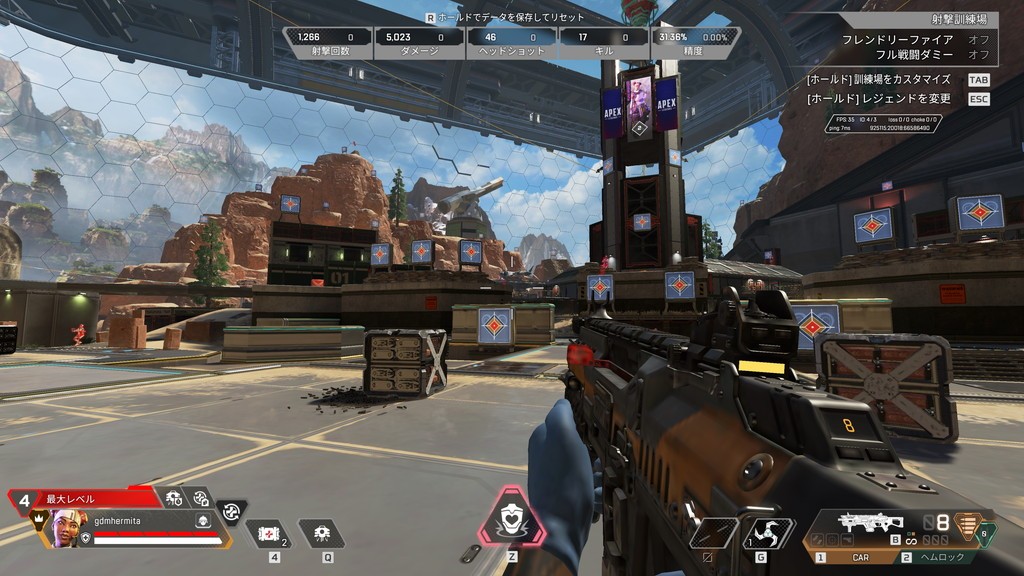Select the first perk icon above player name
Image resolution: width=1024 pixels, height=576 pixels.
(174, 497)
